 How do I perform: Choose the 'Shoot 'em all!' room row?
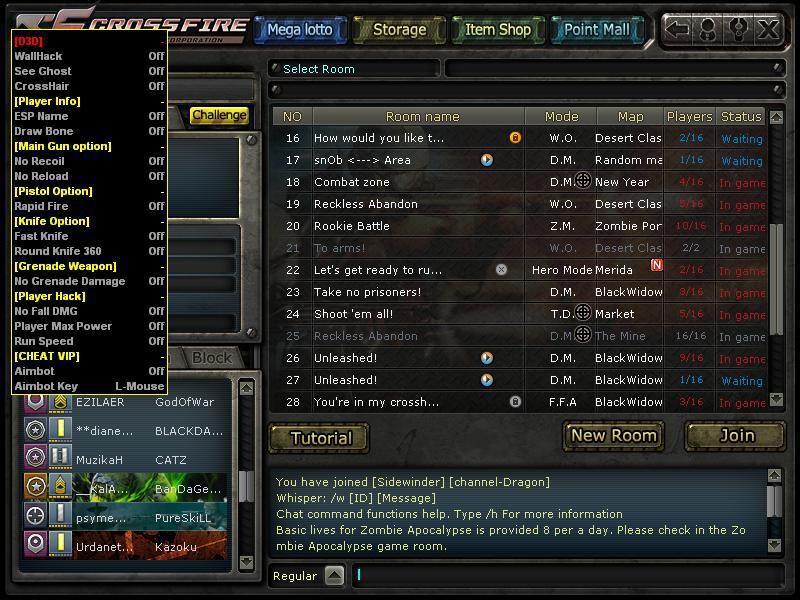(400, 314)
